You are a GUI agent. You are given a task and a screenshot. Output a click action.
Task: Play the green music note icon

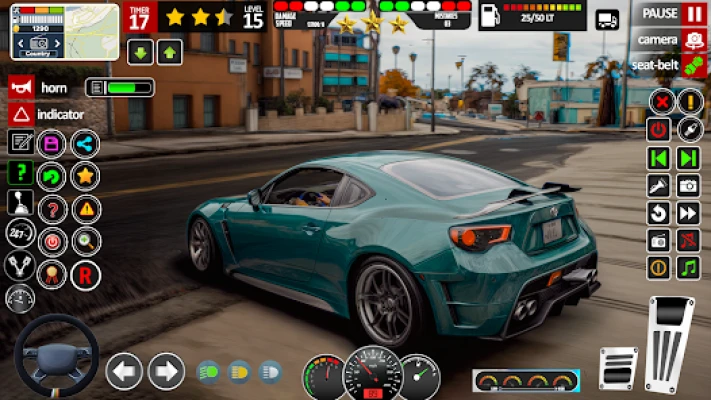[688, 267]
